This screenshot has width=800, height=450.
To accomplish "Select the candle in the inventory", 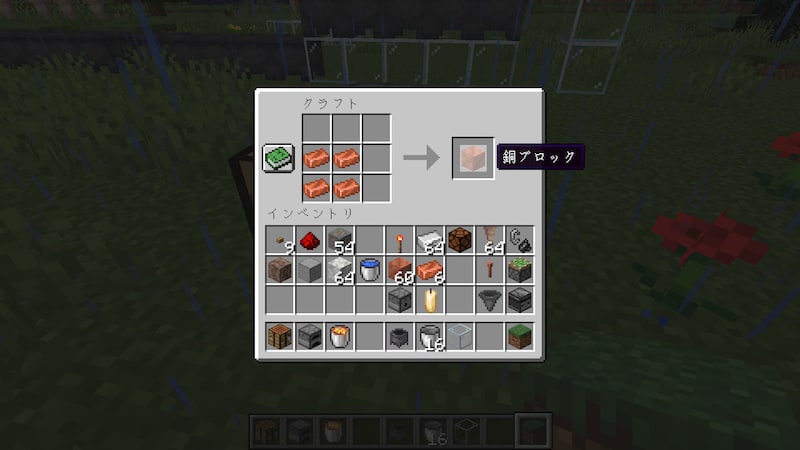I will coord(430,299).
